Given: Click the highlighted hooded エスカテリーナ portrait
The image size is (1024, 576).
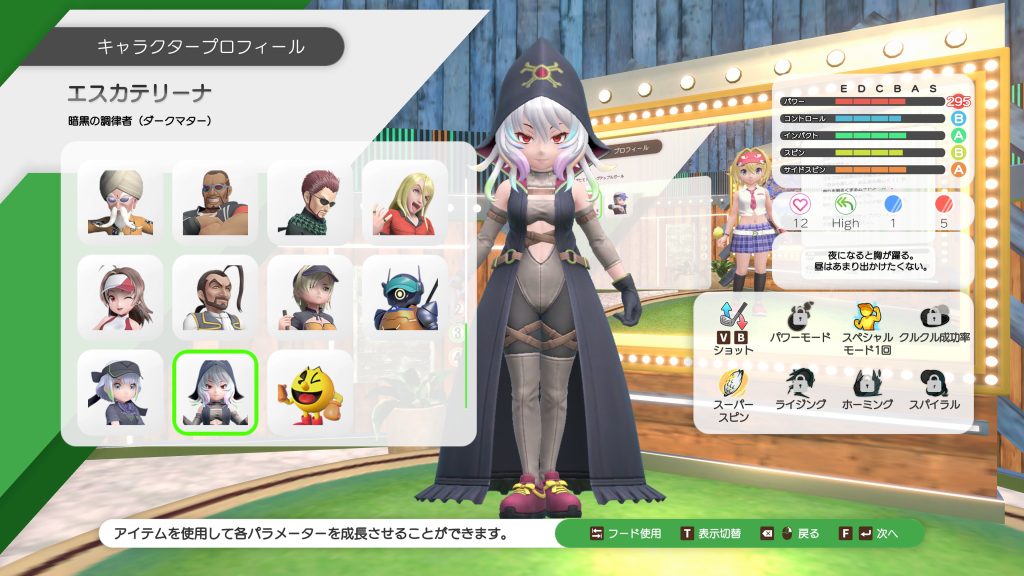Looking at the screenshot, I should point(215,392).
